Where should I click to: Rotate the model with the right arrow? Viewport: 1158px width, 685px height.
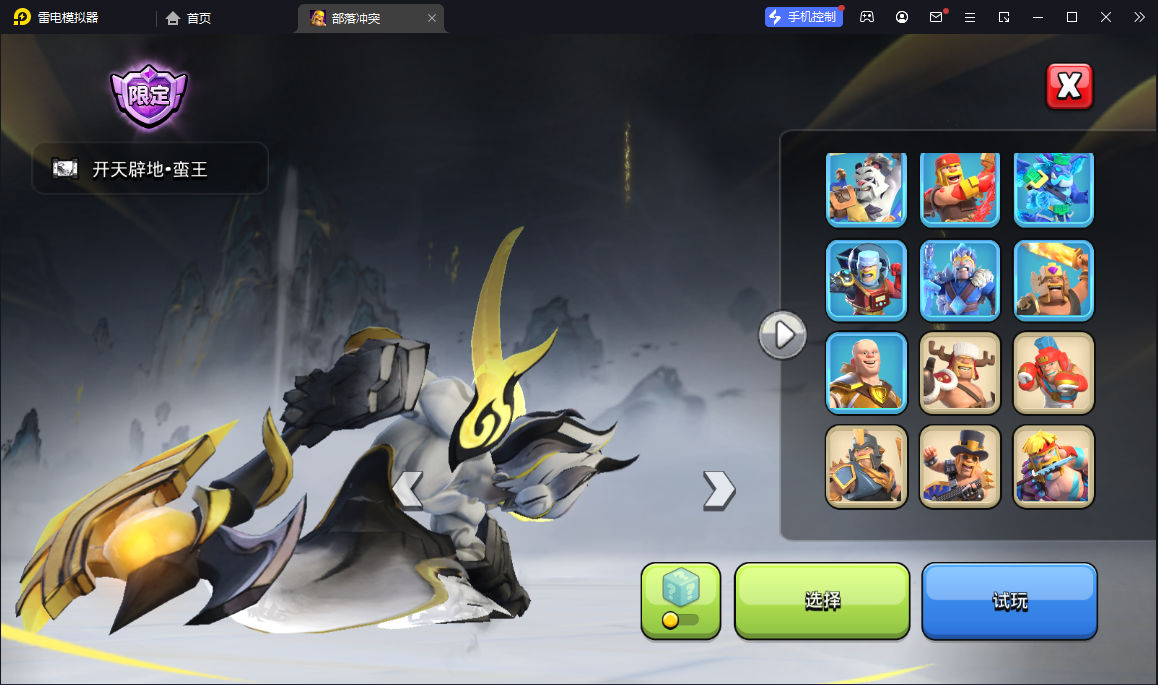coord(718,490)
